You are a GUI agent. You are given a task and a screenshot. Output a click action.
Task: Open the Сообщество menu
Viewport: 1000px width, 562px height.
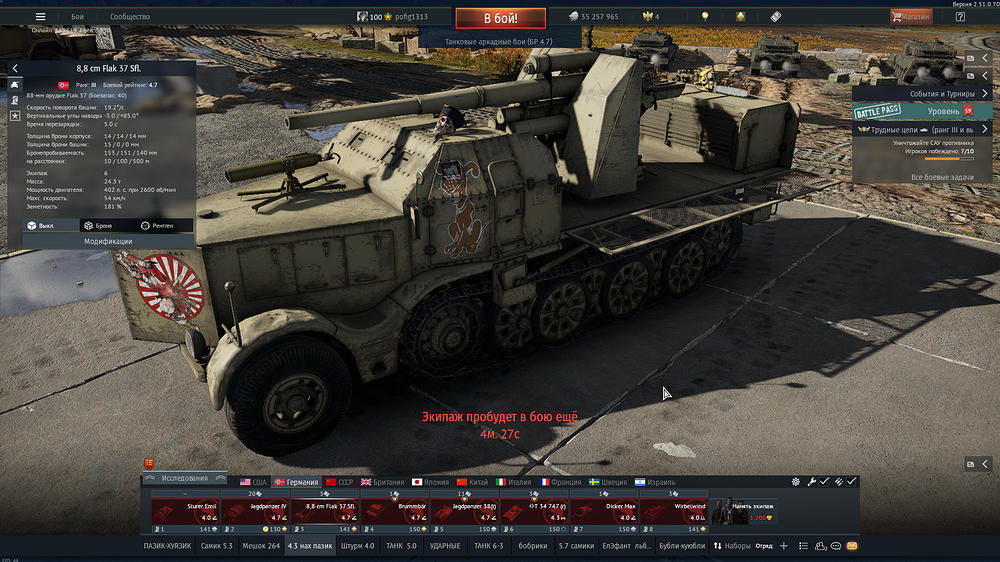[x=130, y=17]
